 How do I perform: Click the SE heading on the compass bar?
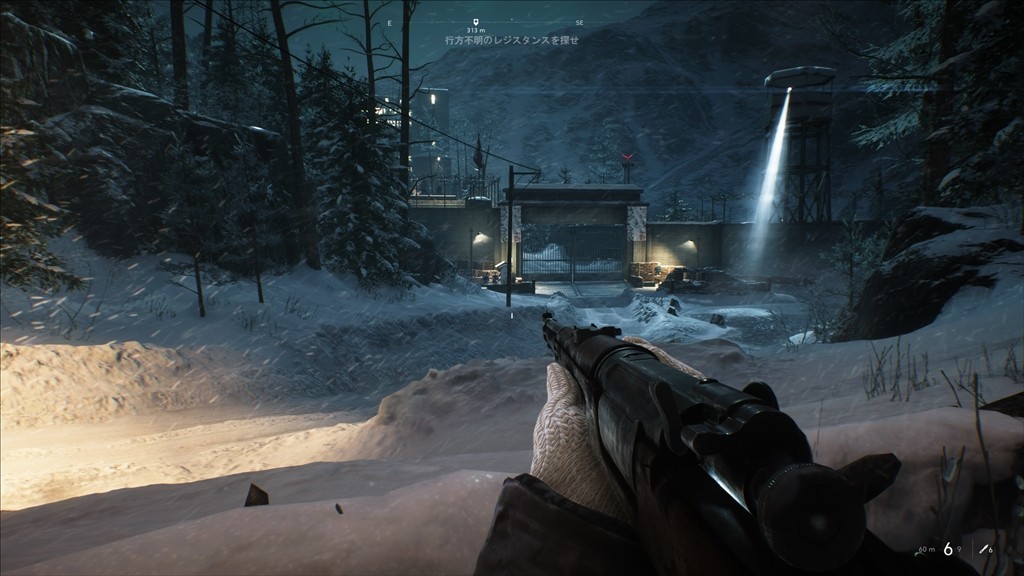click(x=579, y=21)
